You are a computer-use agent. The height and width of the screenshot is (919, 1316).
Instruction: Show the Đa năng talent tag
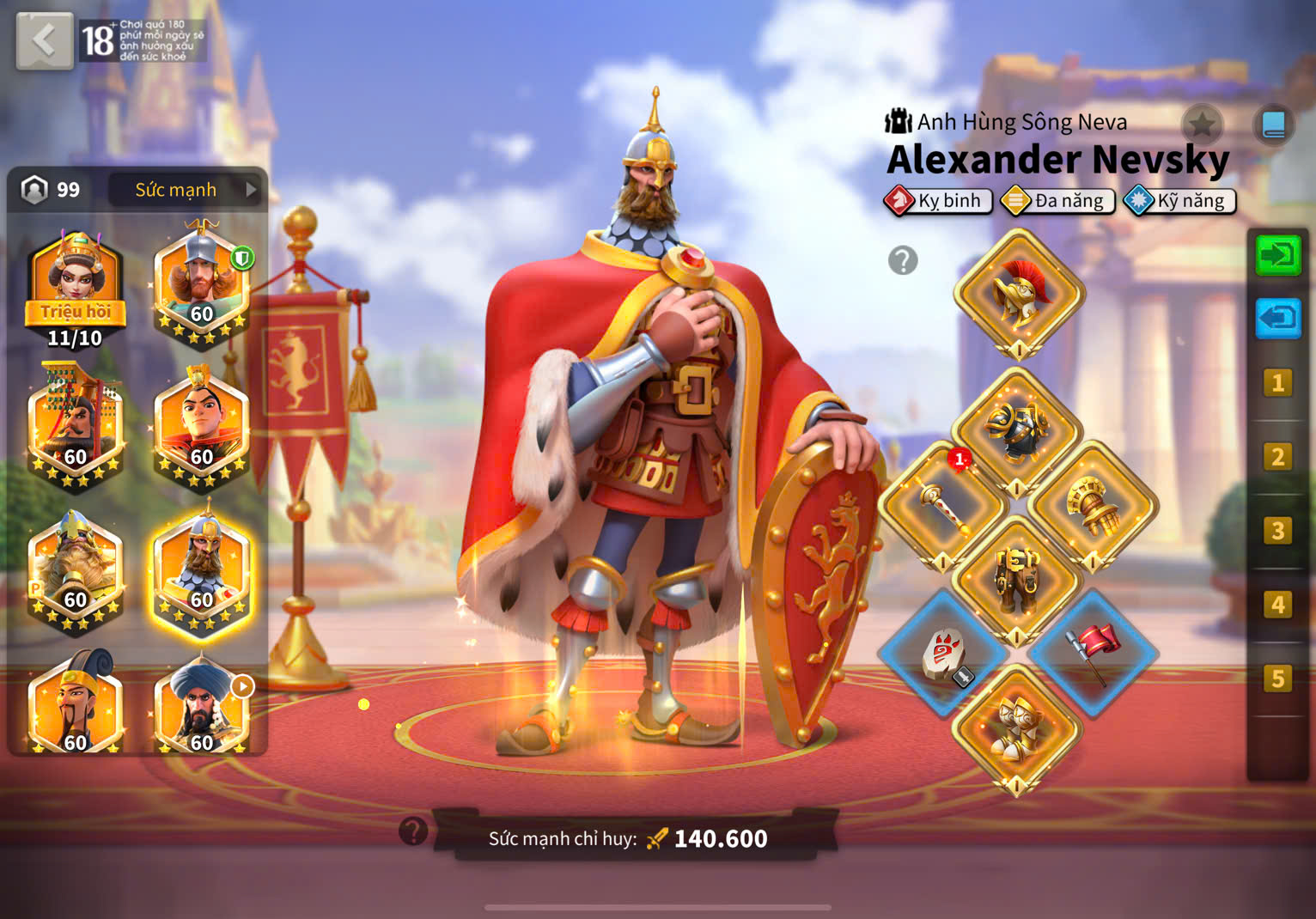pos(1057,201)
